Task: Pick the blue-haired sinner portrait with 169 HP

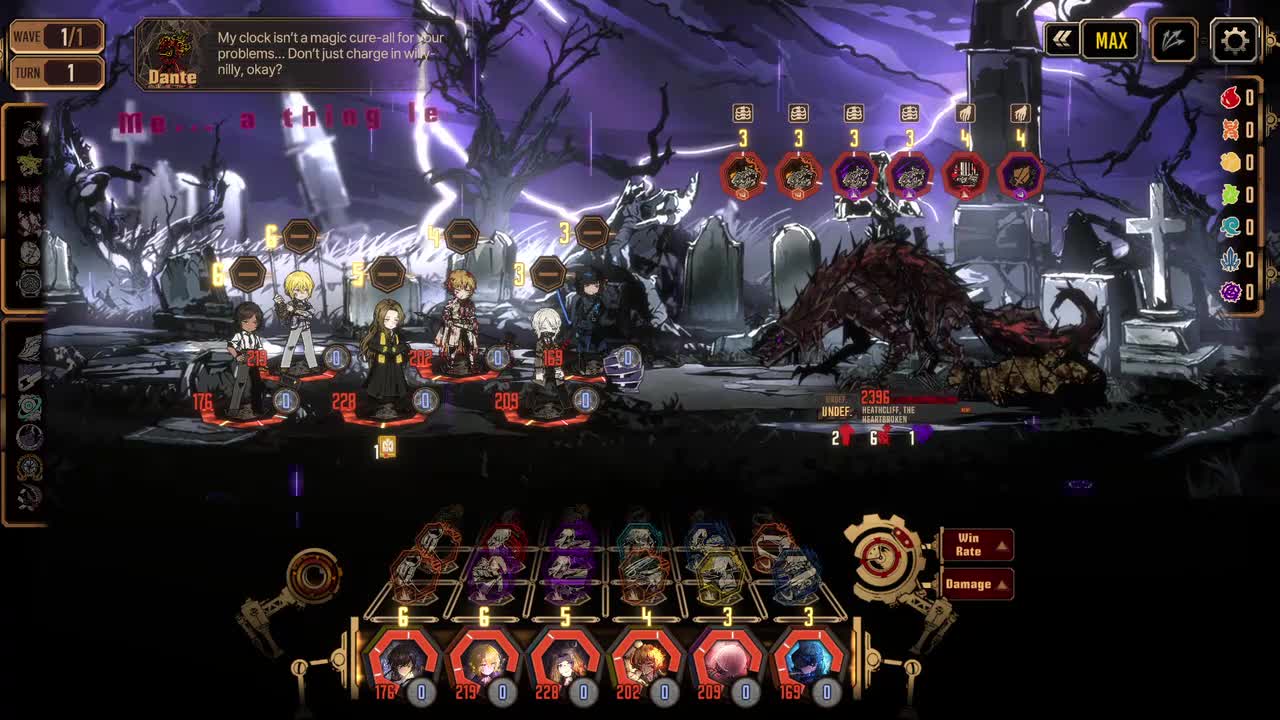Action: coord(808,660)
